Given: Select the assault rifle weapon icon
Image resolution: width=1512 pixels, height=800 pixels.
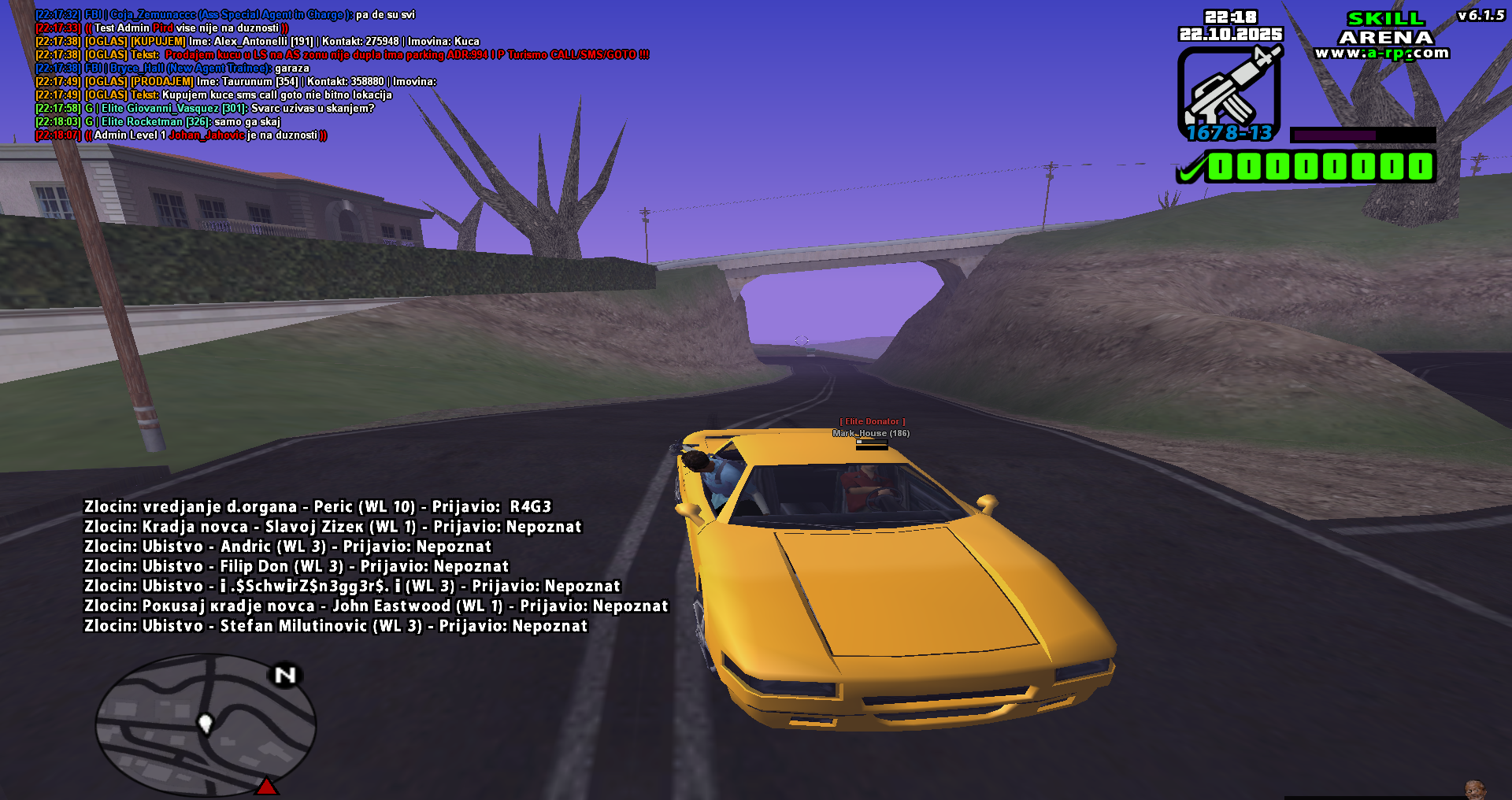Looking at the screenshot, I should pyautogui.click(x=1232, y=91).
